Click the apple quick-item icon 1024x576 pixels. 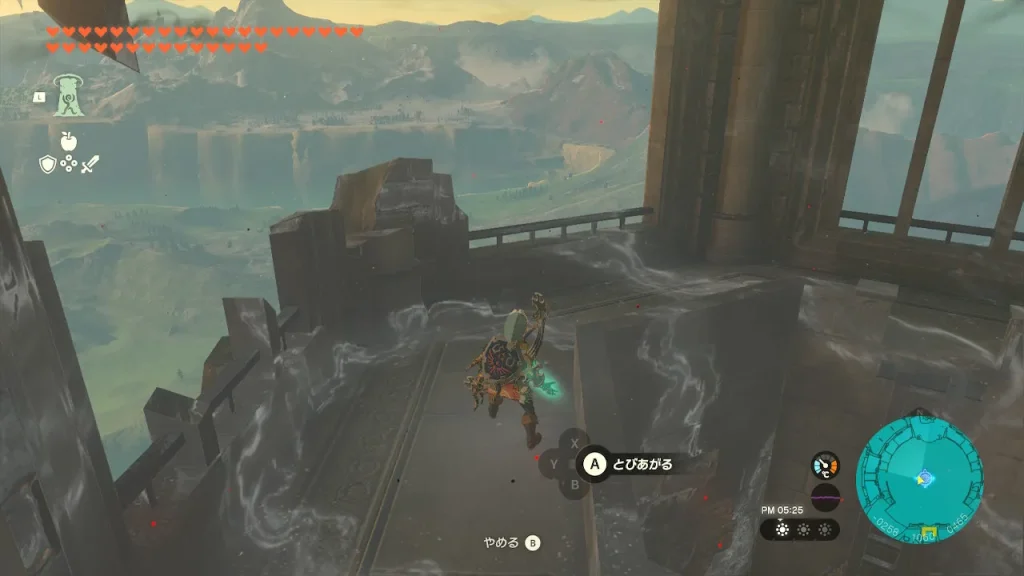click(68, 141)
